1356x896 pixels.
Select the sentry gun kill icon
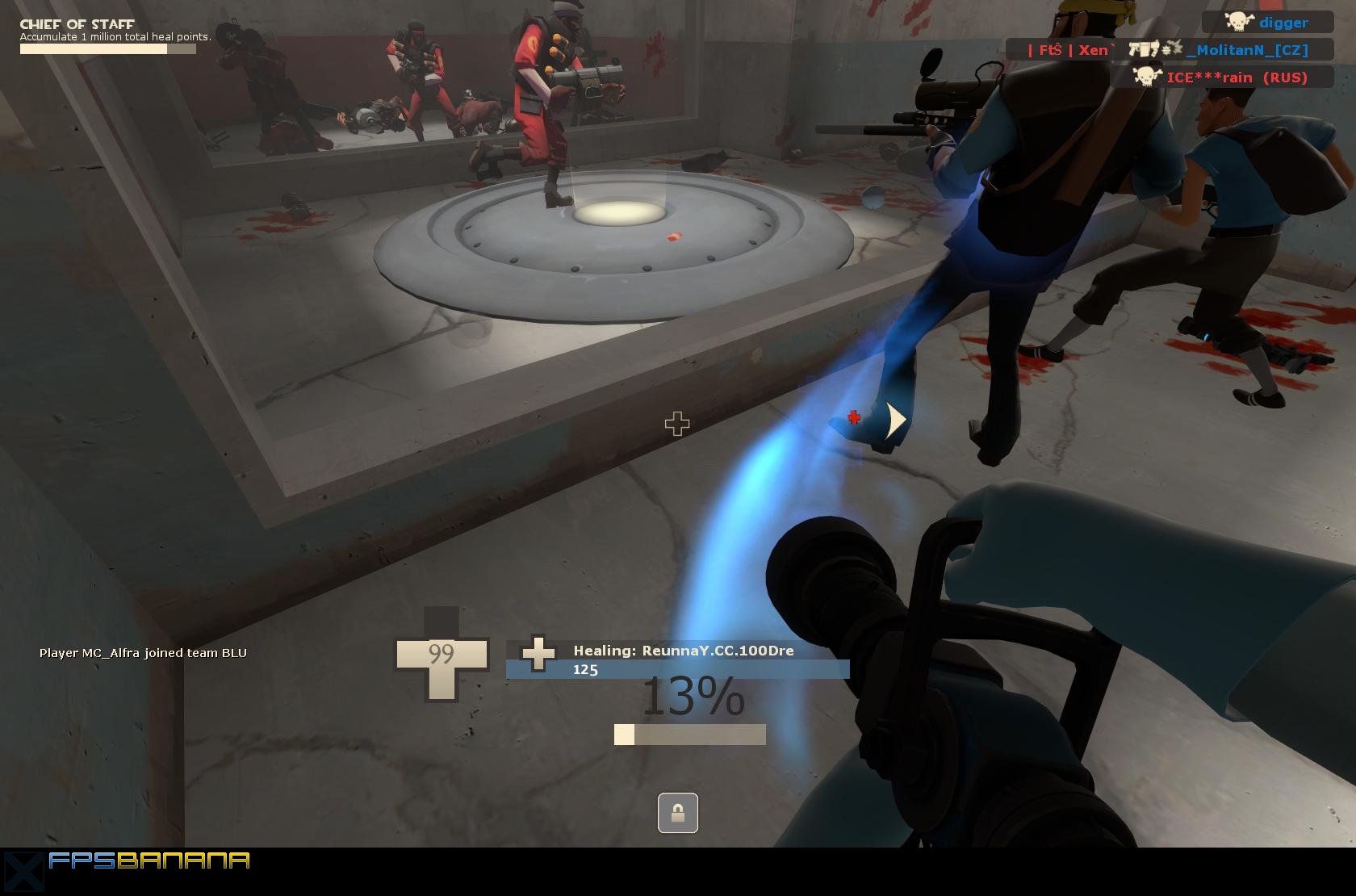pyautogui.click(x=1143, y=50)
